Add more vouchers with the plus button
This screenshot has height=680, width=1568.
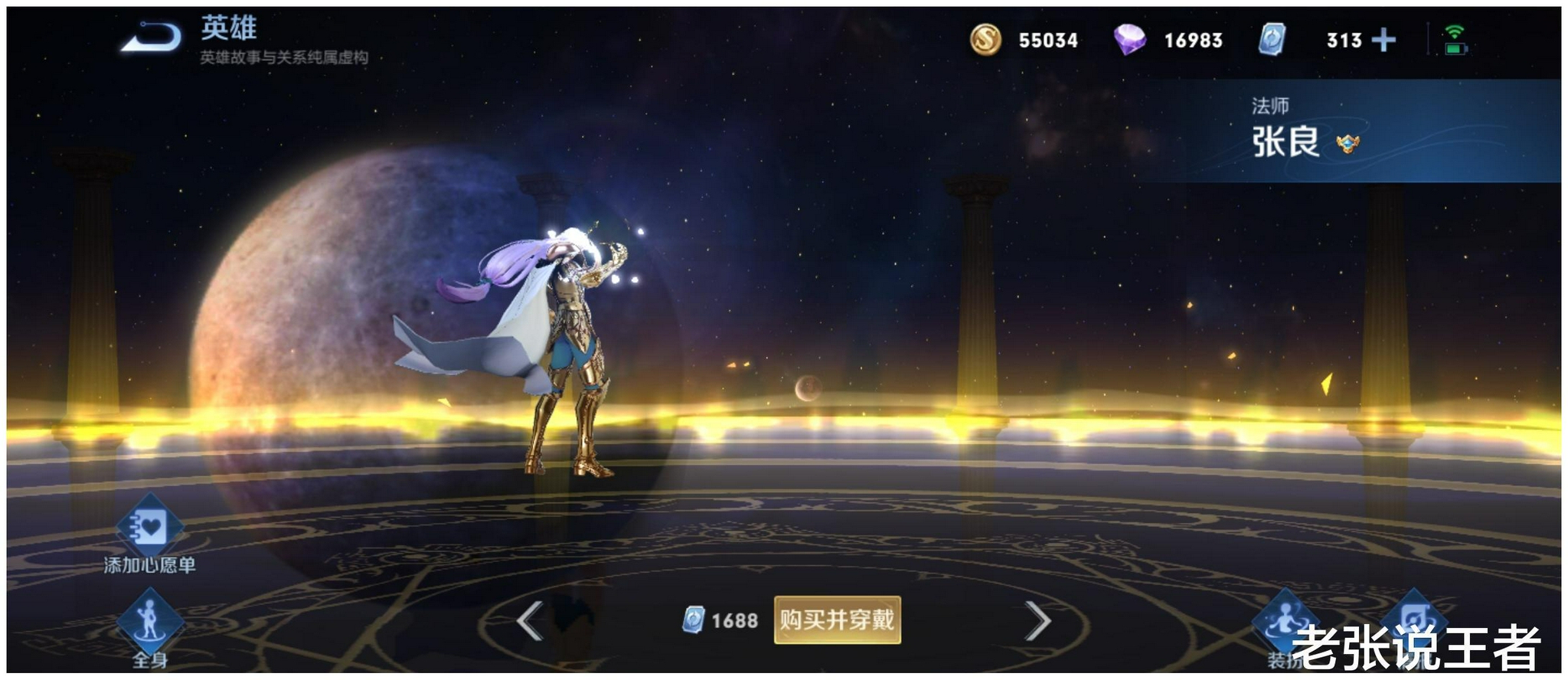[x=1383, y=40]
